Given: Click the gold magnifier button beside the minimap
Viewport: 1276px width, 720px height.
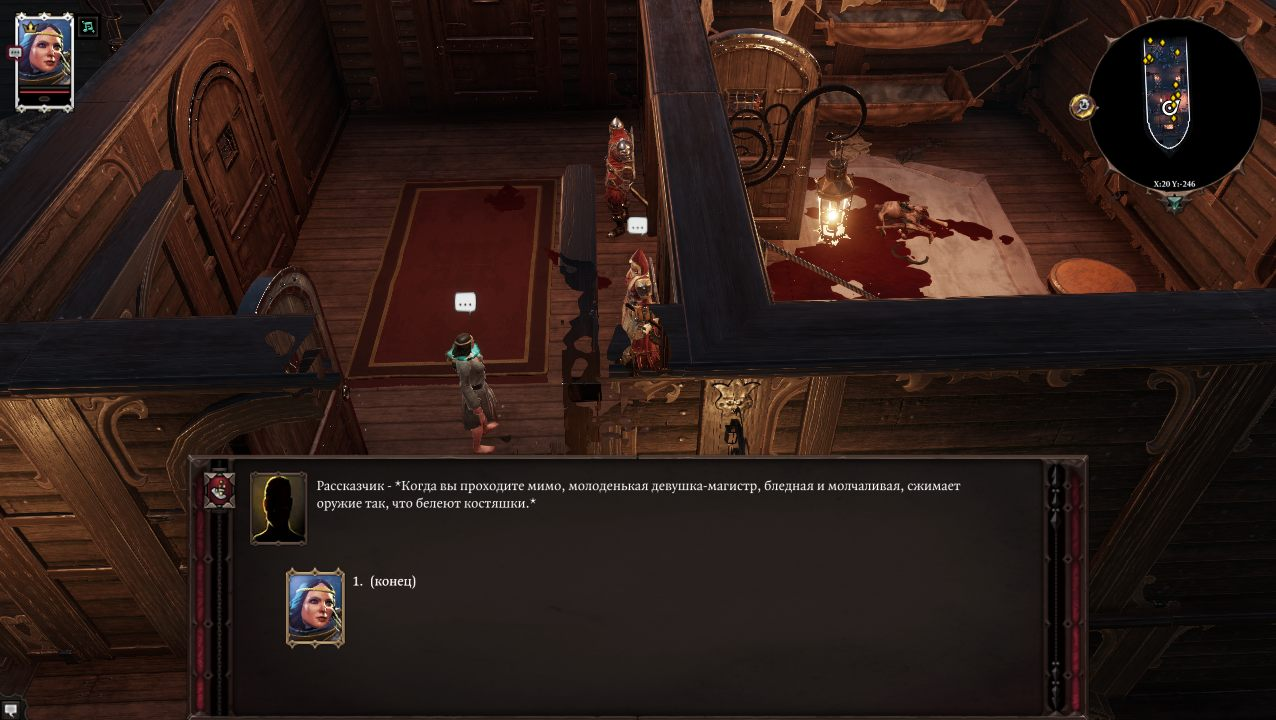Looking at the screenshot, I should 1082,106.
